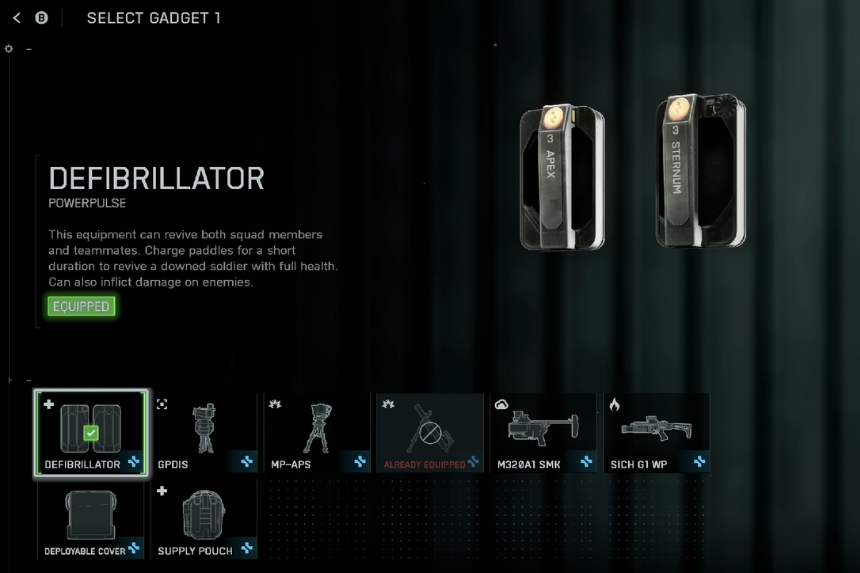This screenshot has width=860, height=573.
Task: Select the M320A1 SMK launcher tile
Action: click(543, 433)
